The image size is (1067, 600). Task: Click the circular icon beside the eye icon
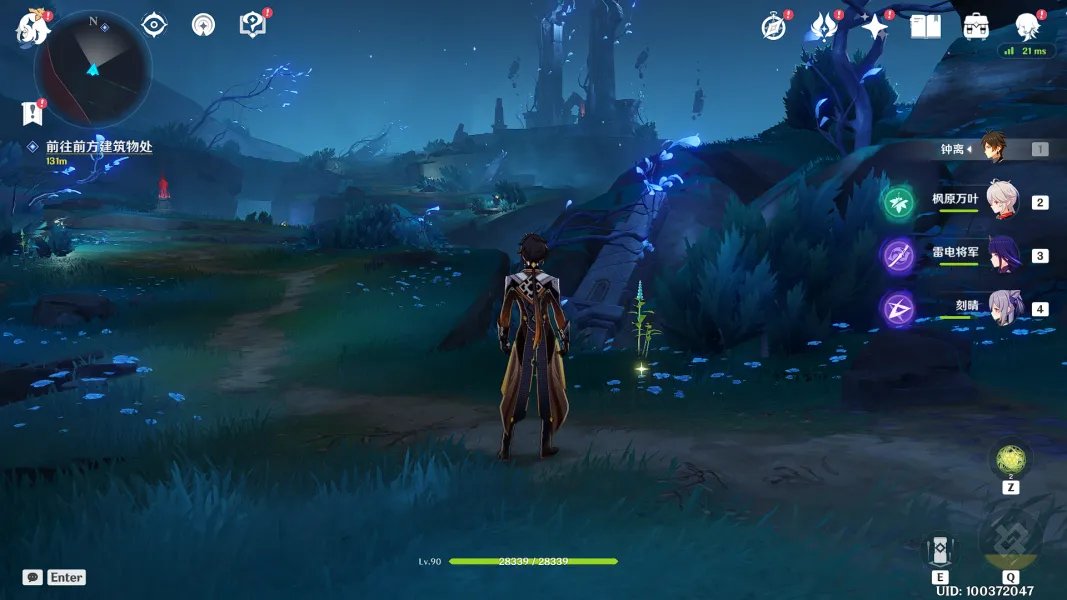point(203,25)
